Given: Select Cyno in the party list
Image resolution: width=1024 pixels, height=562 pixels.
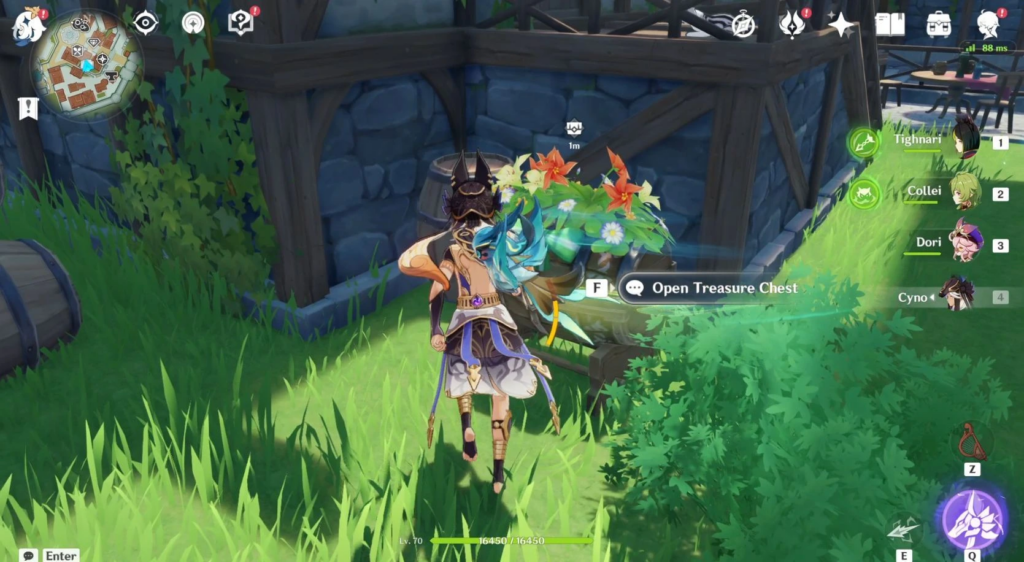Looking at the screenshot, I should (x=958, y=296).
